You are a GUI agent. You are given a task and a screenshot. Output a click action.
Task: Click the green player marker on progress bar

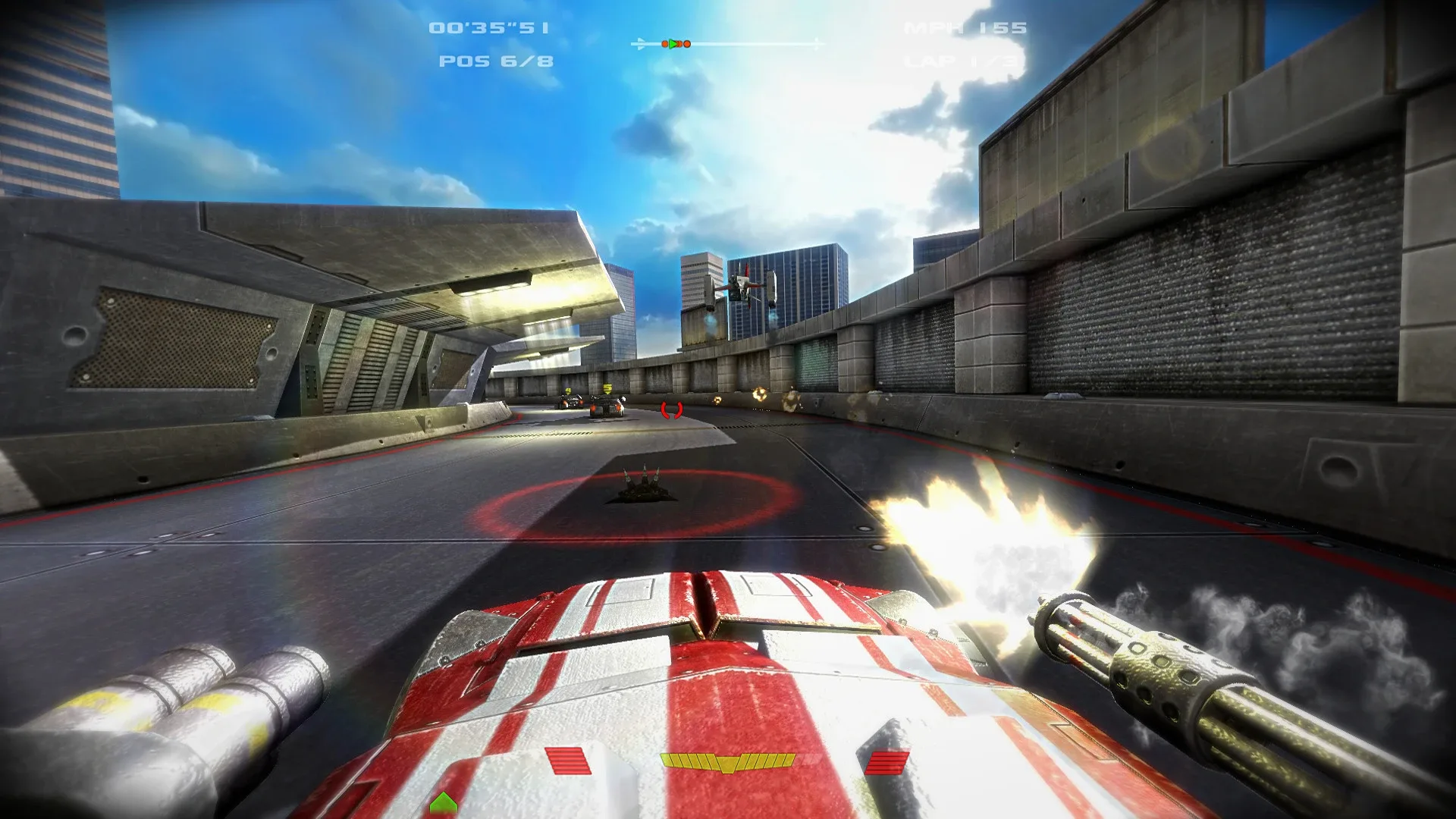coord(675,44)
